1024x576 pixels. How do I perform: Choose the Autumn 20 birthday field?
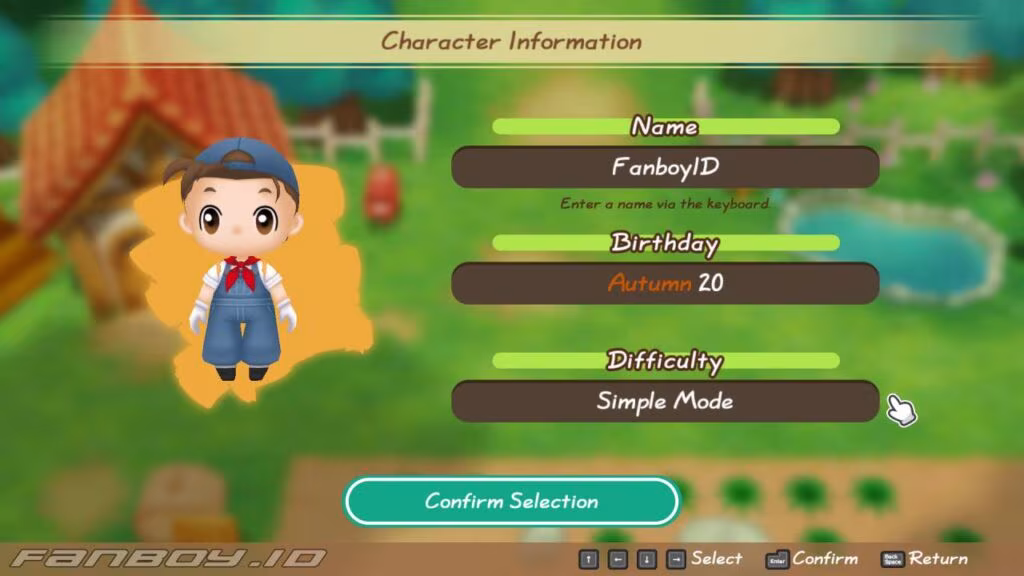[x=665, y=284]
